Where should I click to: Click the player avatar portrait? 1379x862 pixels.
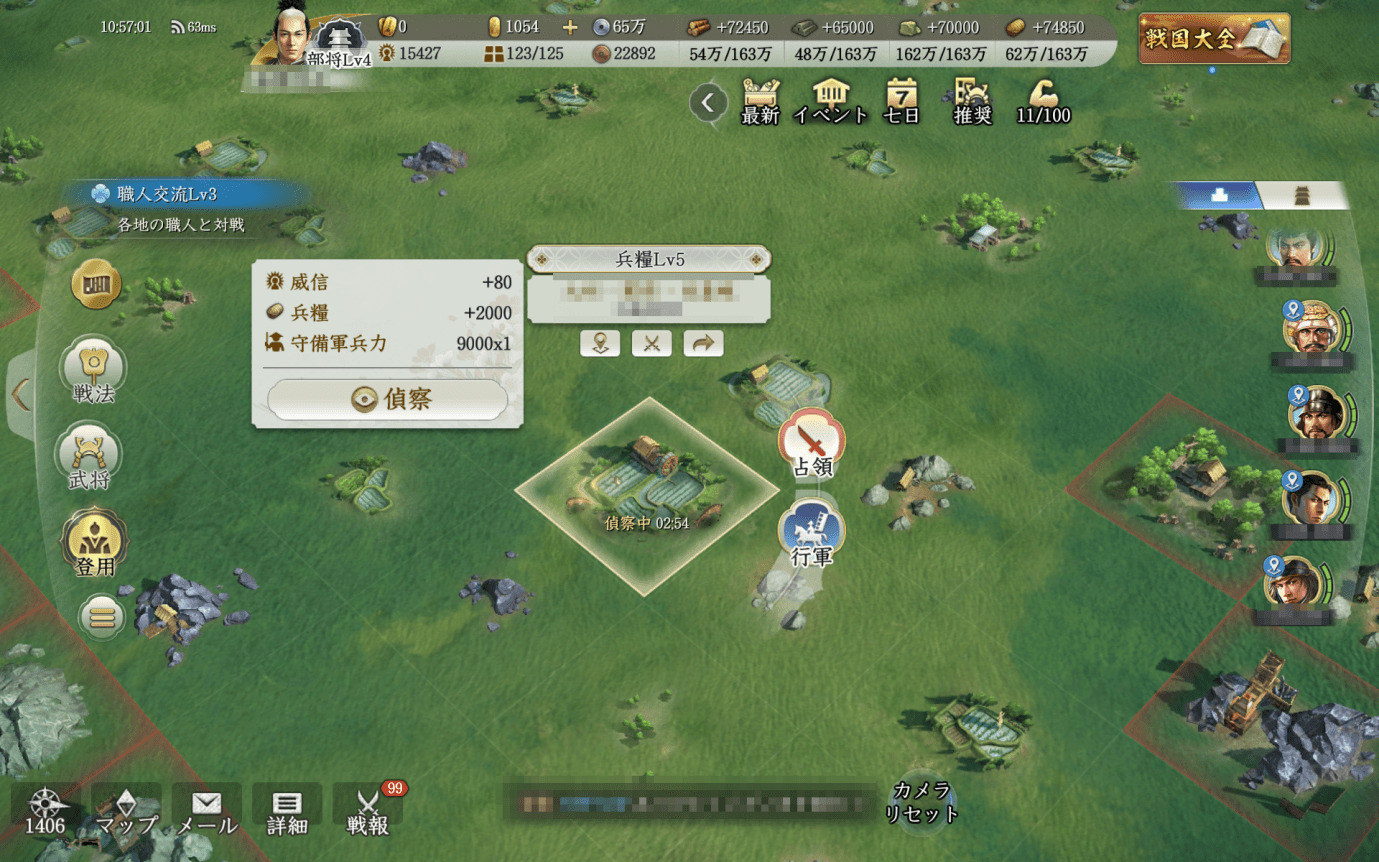pyautogui.click(x=291, y=36)
